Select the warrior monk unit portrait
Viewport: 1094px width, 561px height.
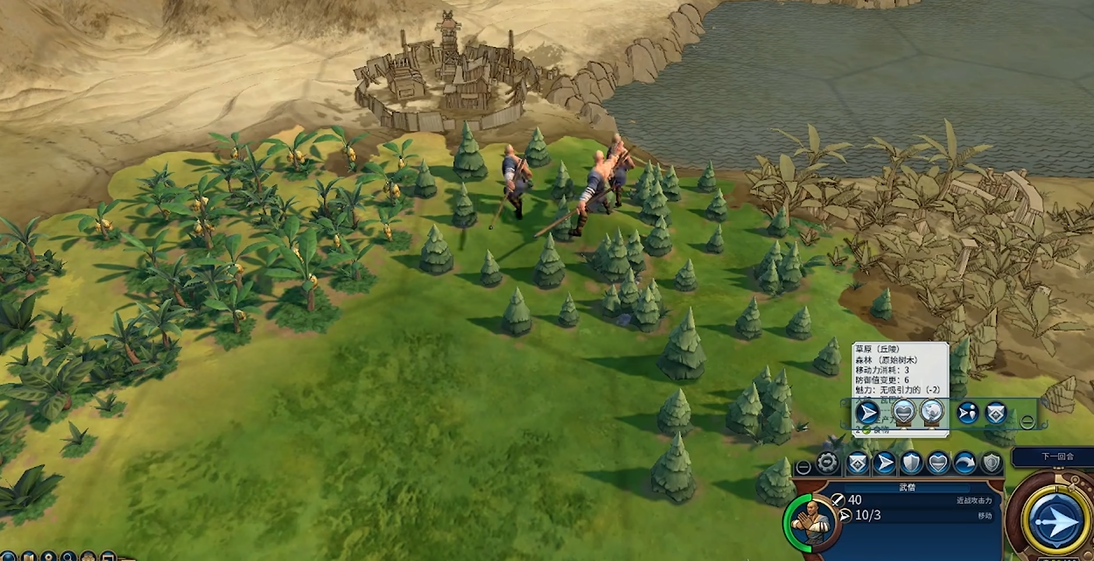[x=810, y=521]
